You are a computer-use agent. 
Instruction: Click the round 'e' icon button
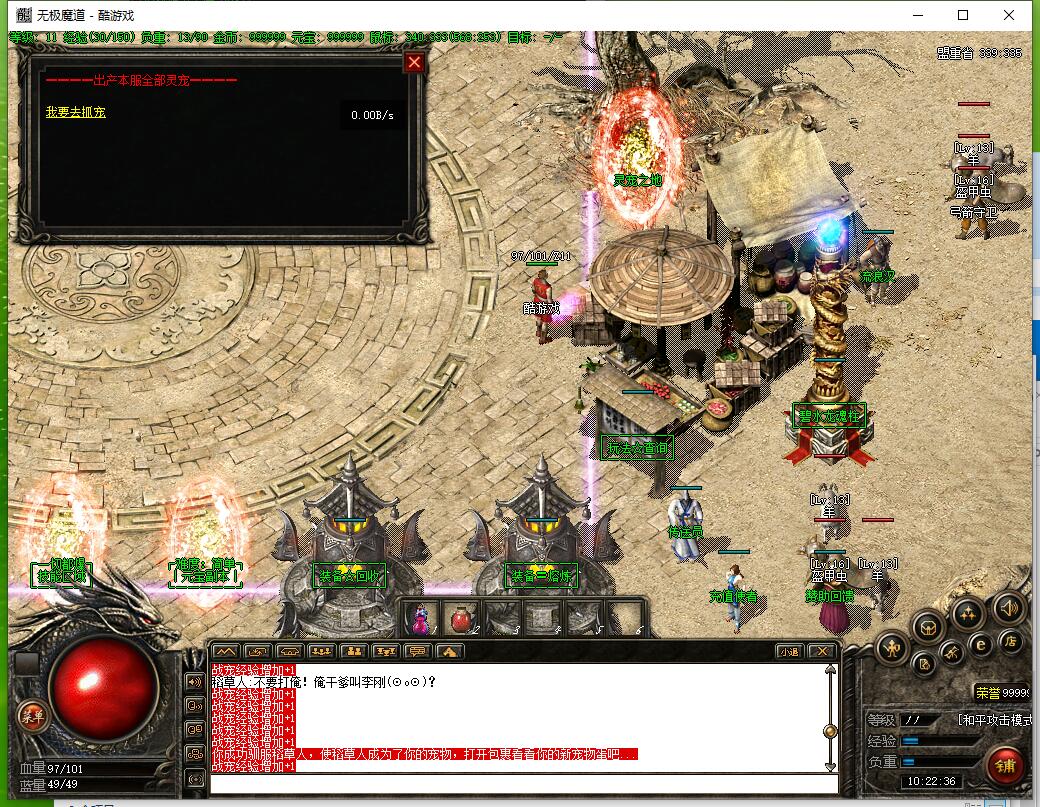pyautogui.click(x=981, y=645)
